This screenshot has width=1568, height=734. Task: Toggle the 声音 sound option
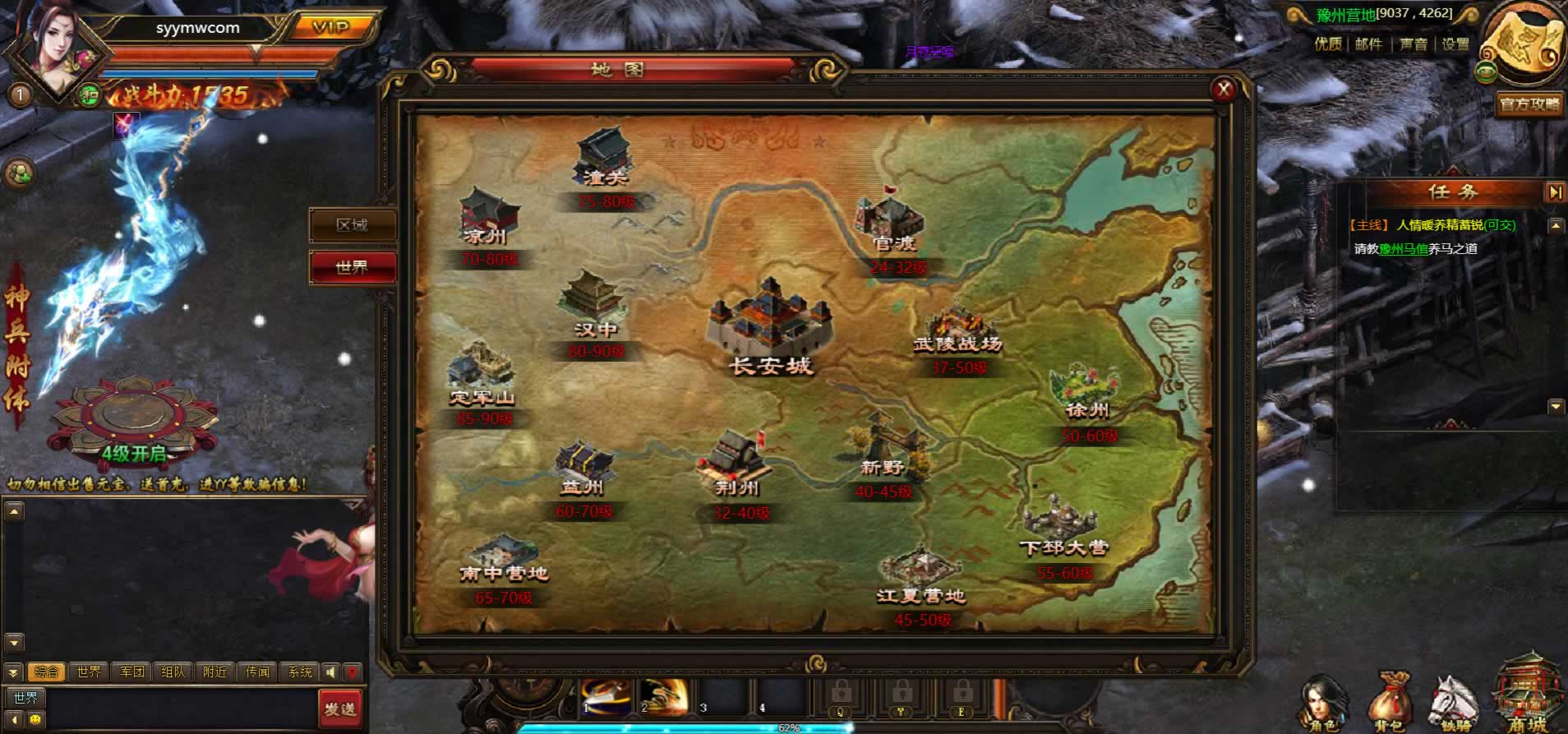(x=1414, y=44)
